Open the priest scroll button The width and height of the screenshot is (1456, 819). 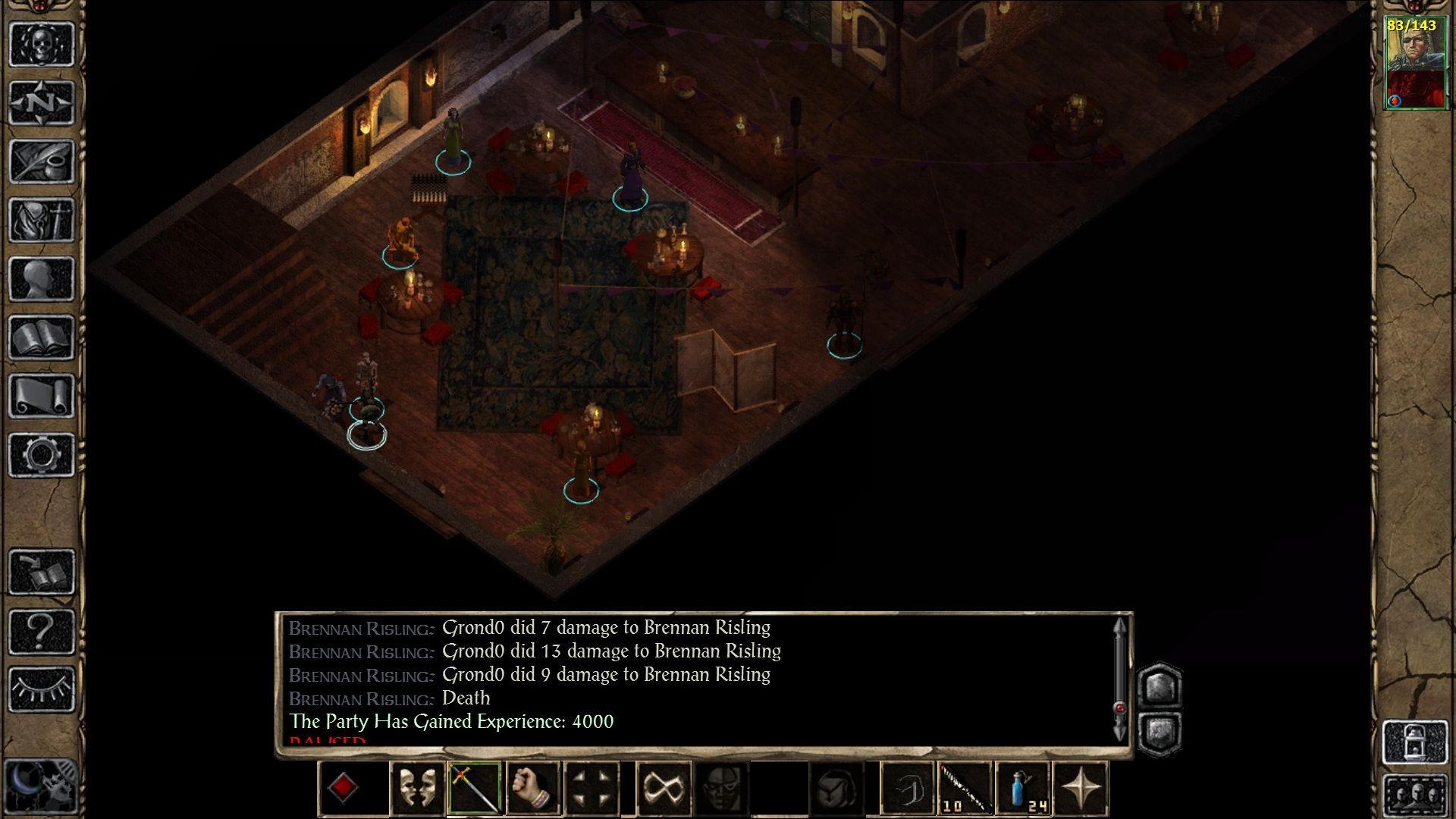(42, 396)
